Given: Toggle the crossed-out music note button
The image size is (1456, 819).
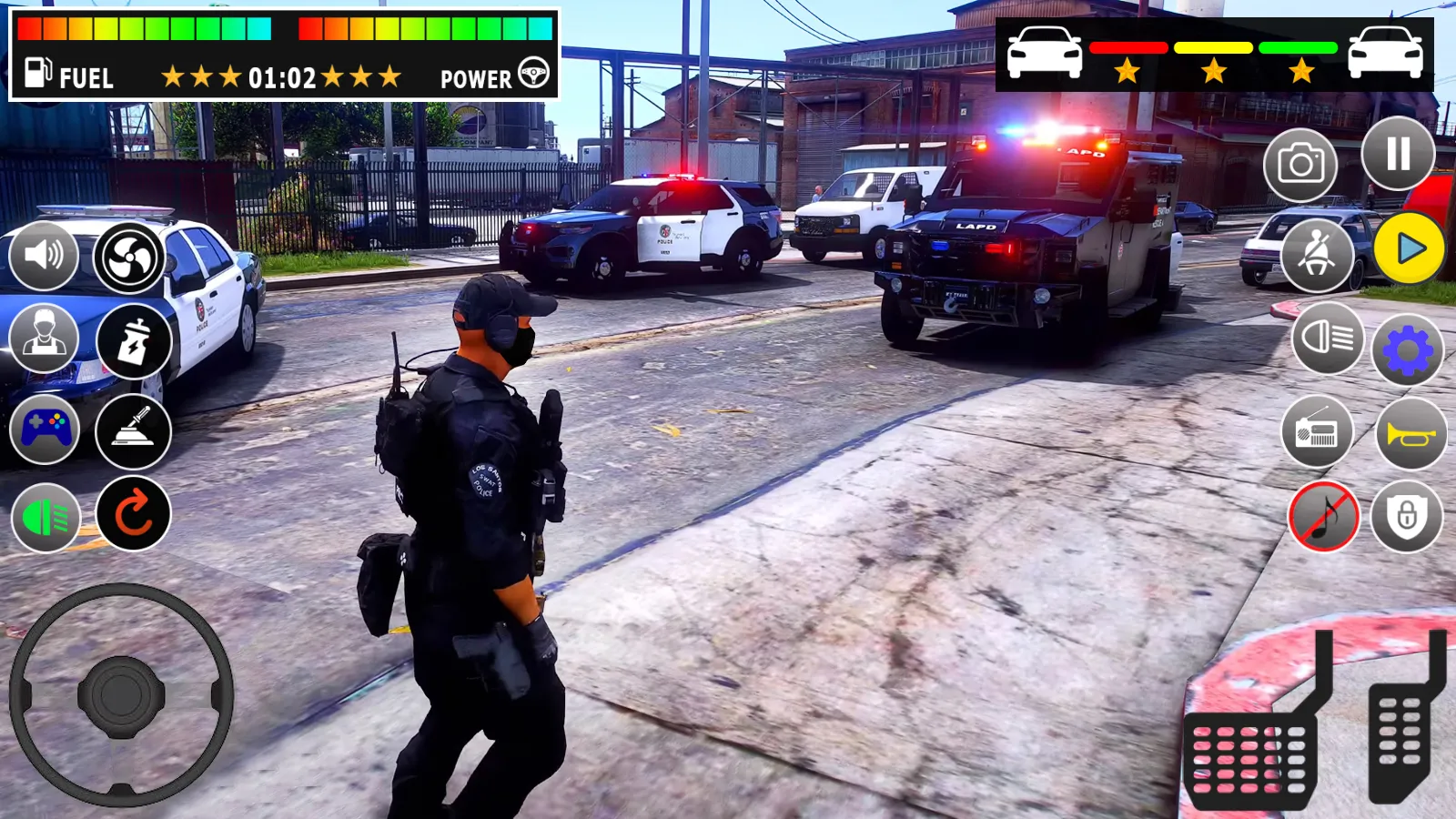Looking at the screenshot, I should pos(1324,517).
